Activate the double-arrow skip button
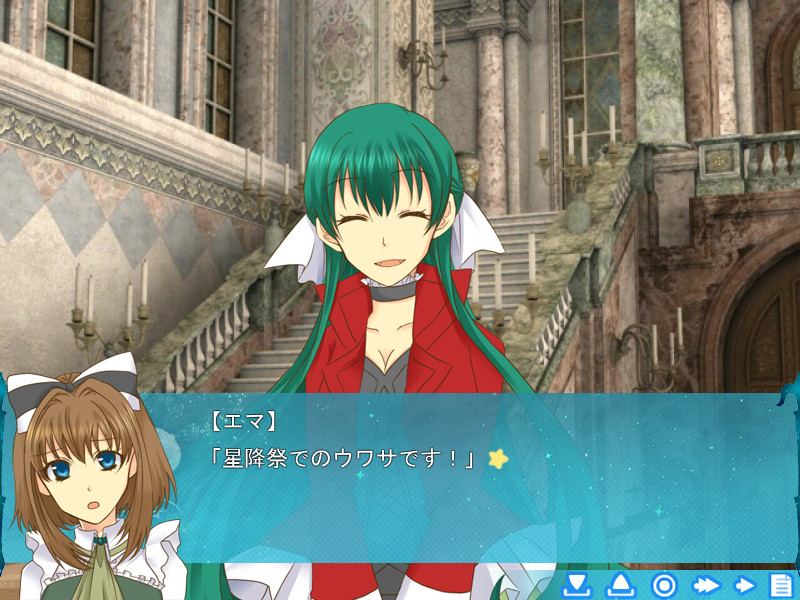Viewport: 800px width, 600px height. tap(707, 585)
